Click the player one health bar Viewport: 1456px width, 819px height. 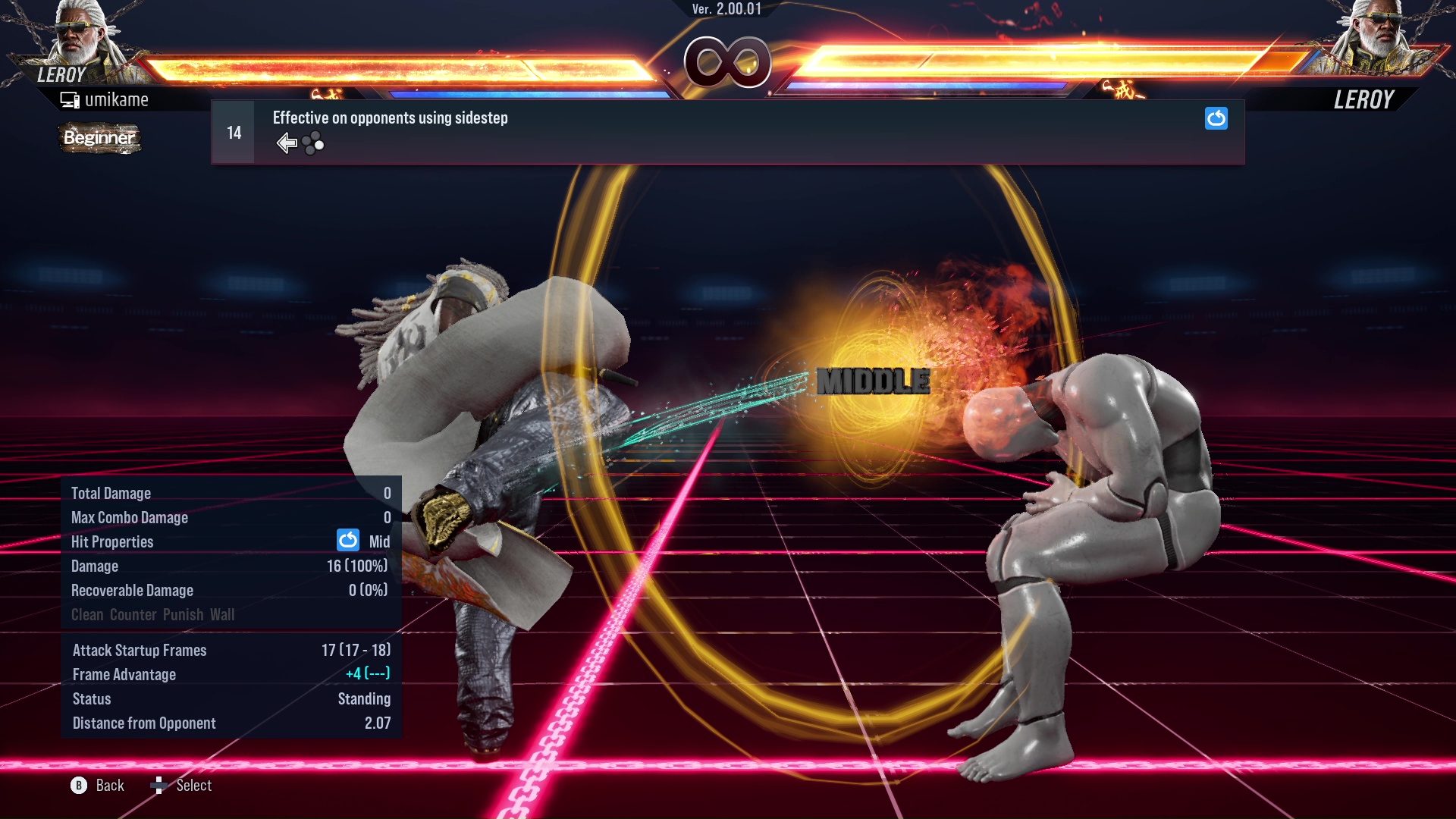394,64
